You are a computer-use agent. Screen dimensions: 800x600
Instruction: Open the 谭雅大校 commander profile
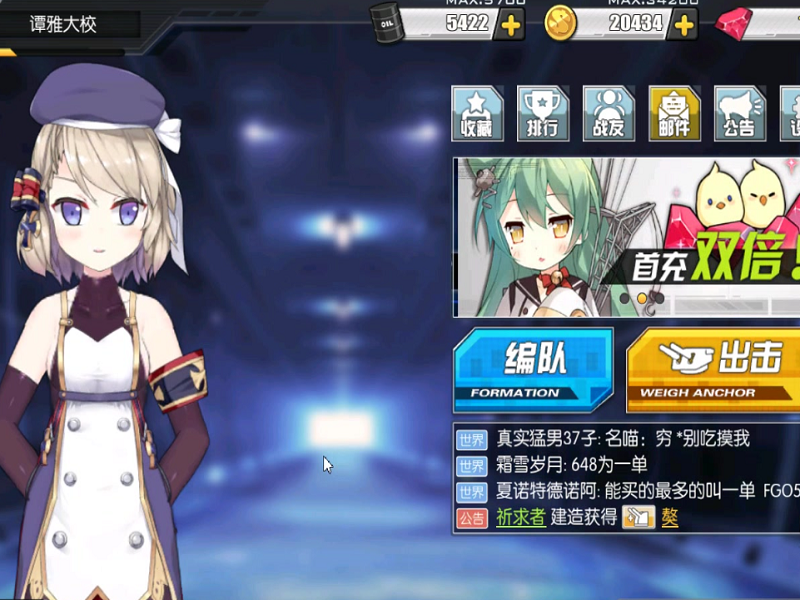[x=63, y=24]
